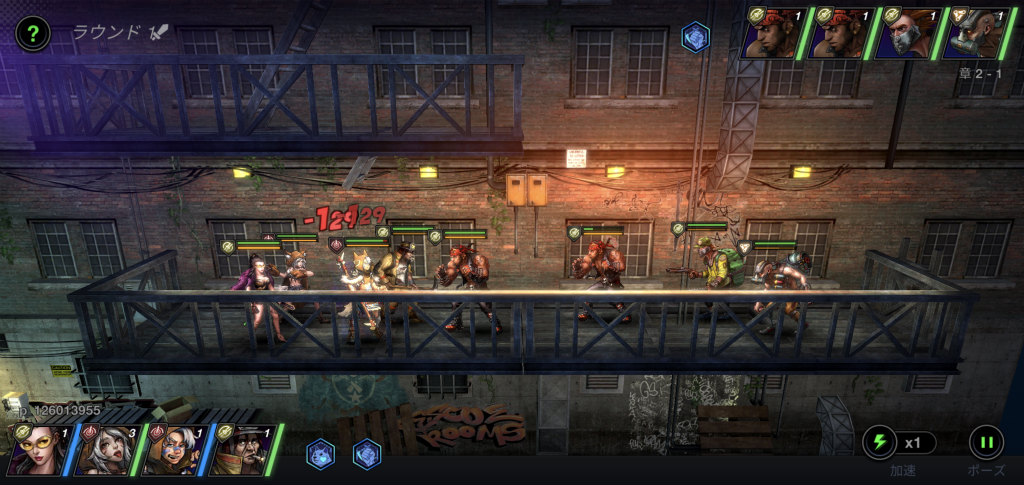Image resolution: width=1024 pixels, height=485 pixels.
Task: Select the yellow-sunglasses woman hero portrait
Action: point(36,449)
